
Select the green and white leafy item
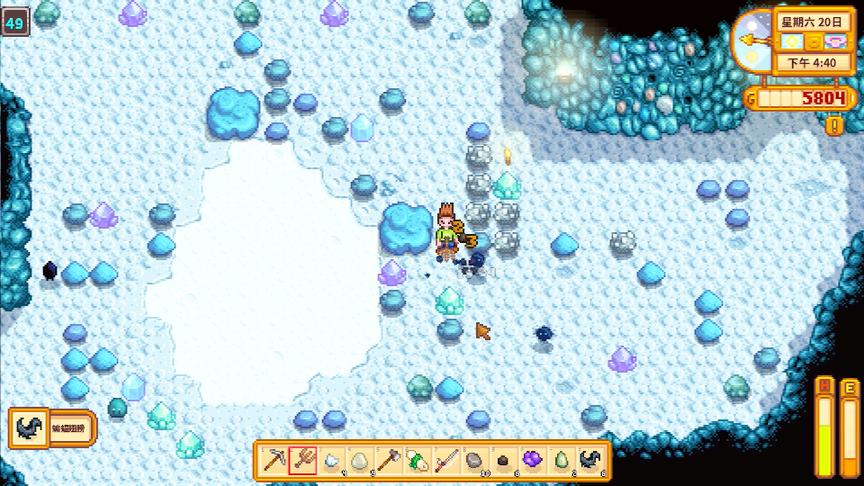coord(418,460)
